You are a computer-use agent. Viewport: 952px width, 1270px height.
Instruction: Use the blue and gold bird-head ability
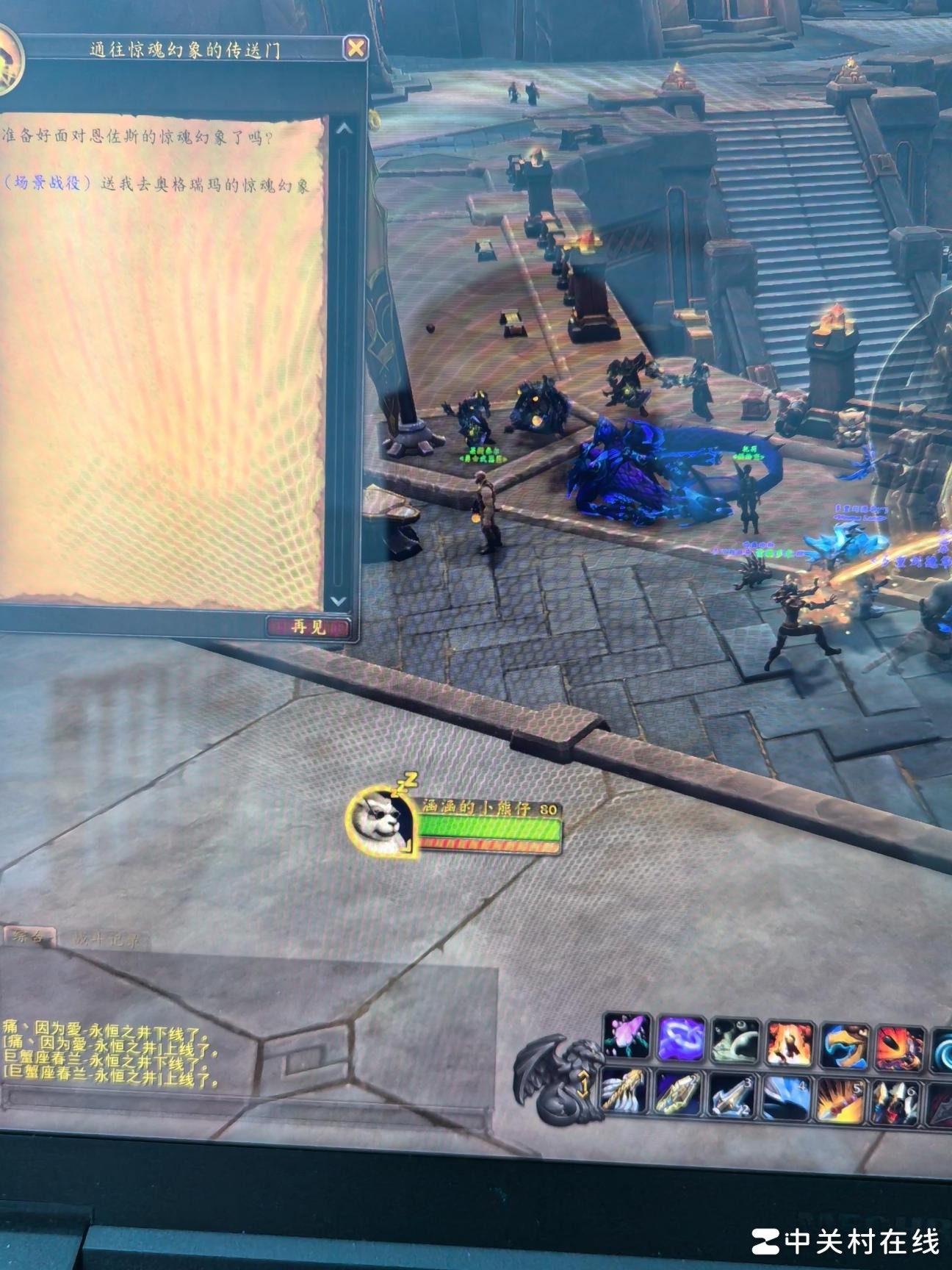(845, 1046)
